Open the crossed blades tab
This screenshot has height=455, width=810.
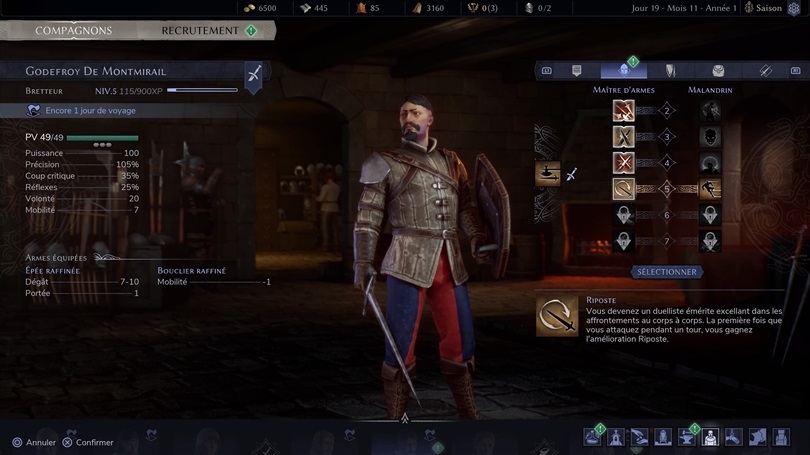click(x=765, y=71)
